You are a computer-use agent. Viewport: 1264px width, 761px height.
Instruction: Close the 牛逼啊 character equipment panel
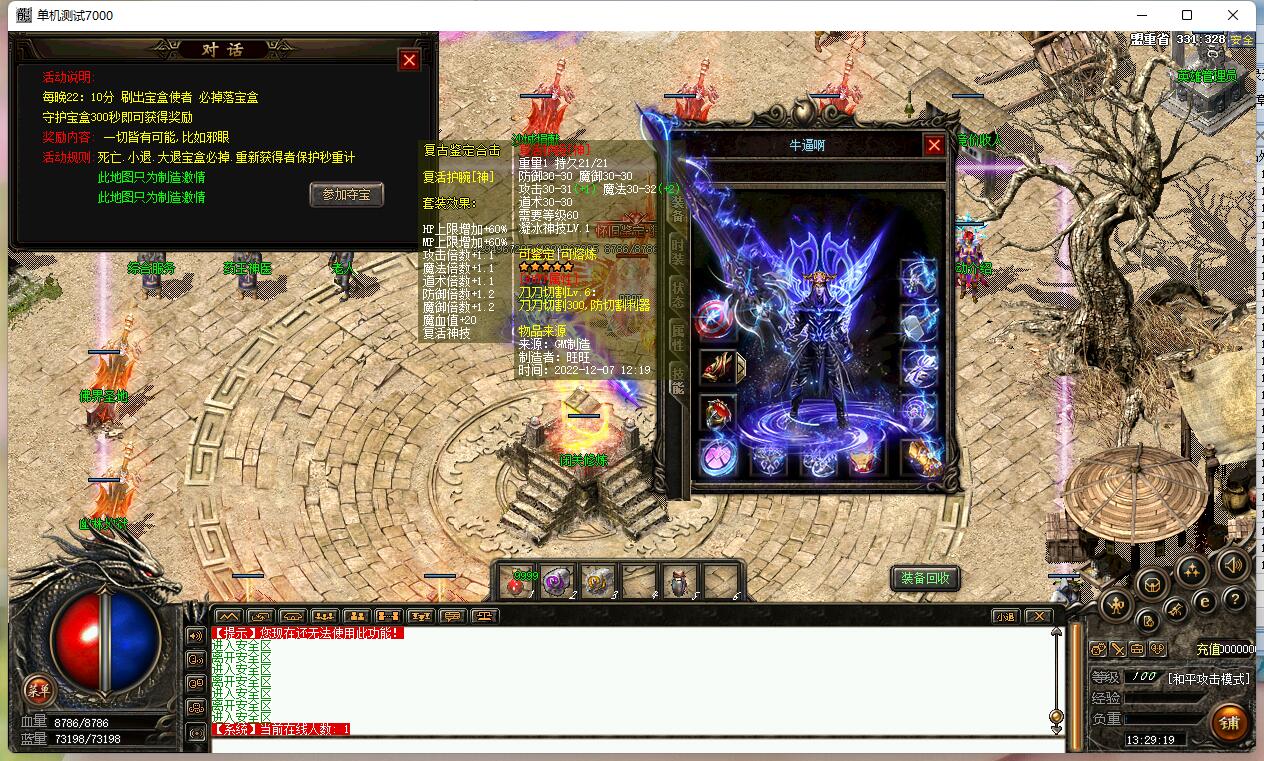tap(934, 145)
